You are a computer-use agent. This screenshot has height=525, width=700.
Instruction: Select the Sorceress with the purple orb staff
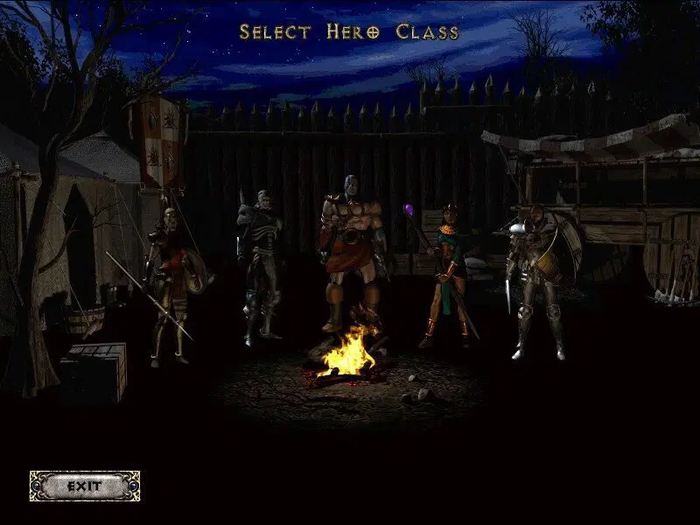tap(446, 275)
